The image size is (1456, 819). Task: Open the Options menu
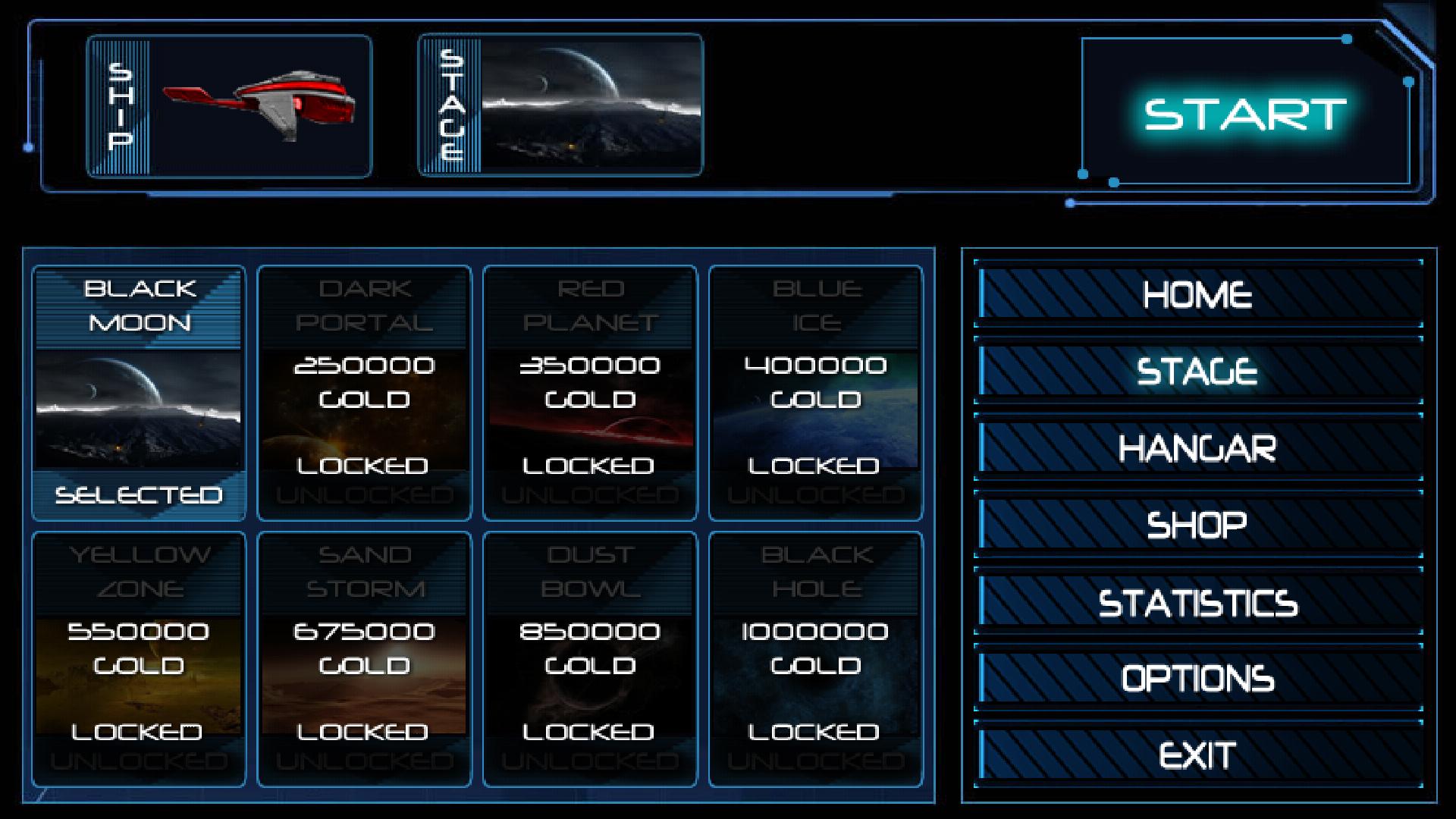pos(1197,678)
